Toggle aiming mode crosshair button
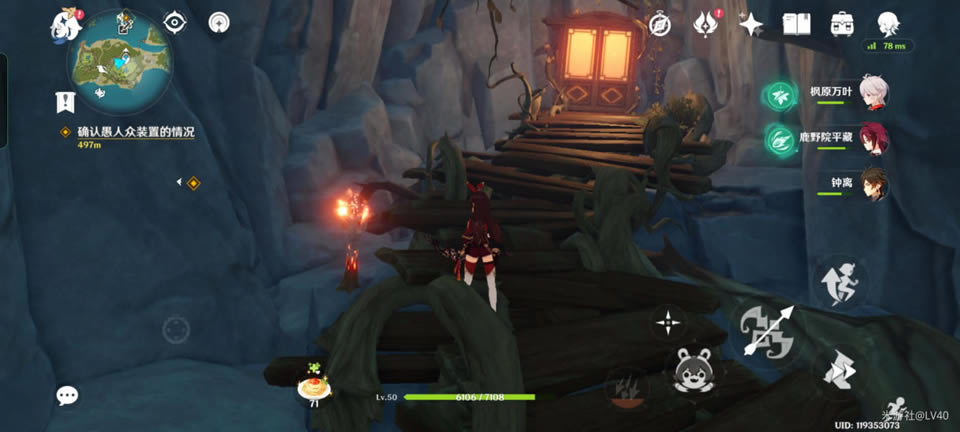 (667, 322)
